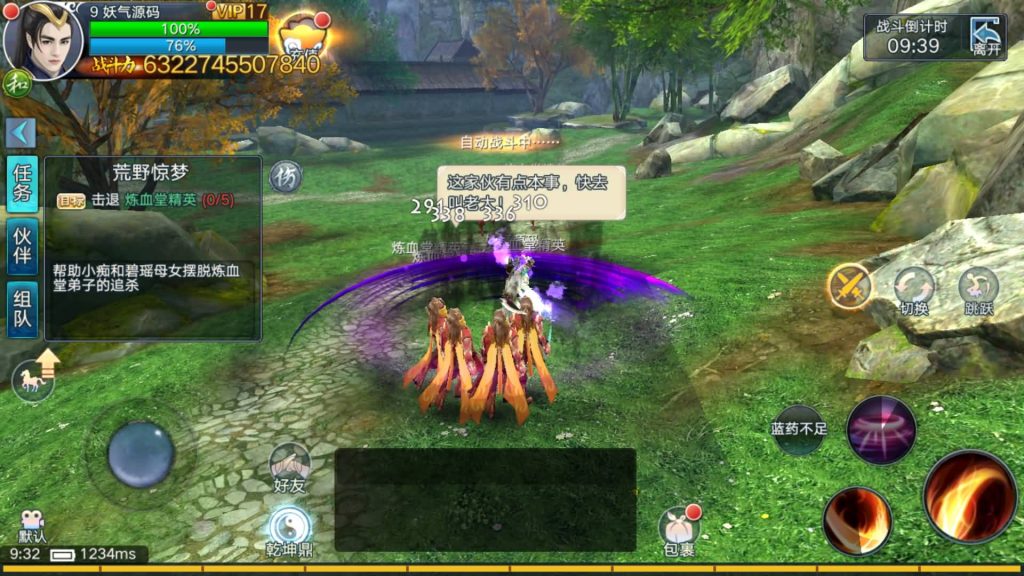Image resolution: width=1024 pixels, height=576 pixels.
Task: Cast the smaller fire slash skill
Action: pyautogui.click(x=857, y=520)
